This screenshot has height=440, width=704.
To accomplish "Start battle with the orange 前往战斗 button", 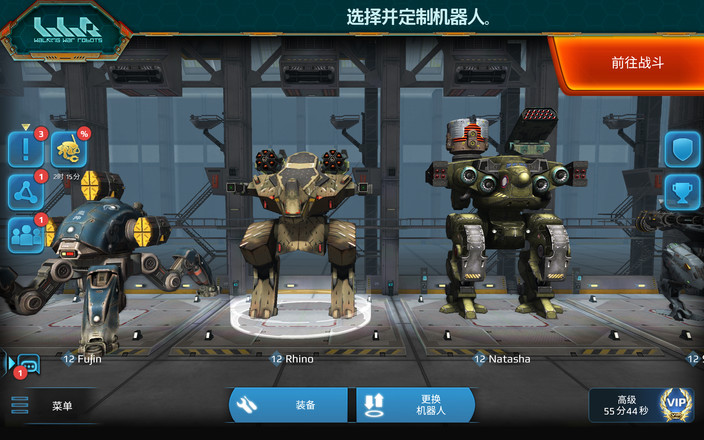I will click(636, 63).
